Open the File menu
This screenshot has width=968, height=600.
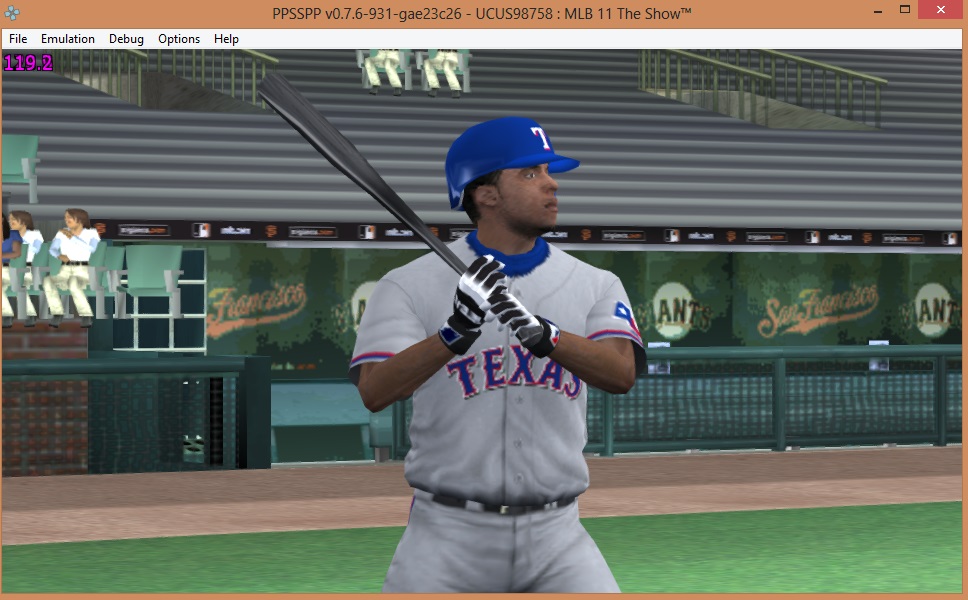(x=18, y=39)
